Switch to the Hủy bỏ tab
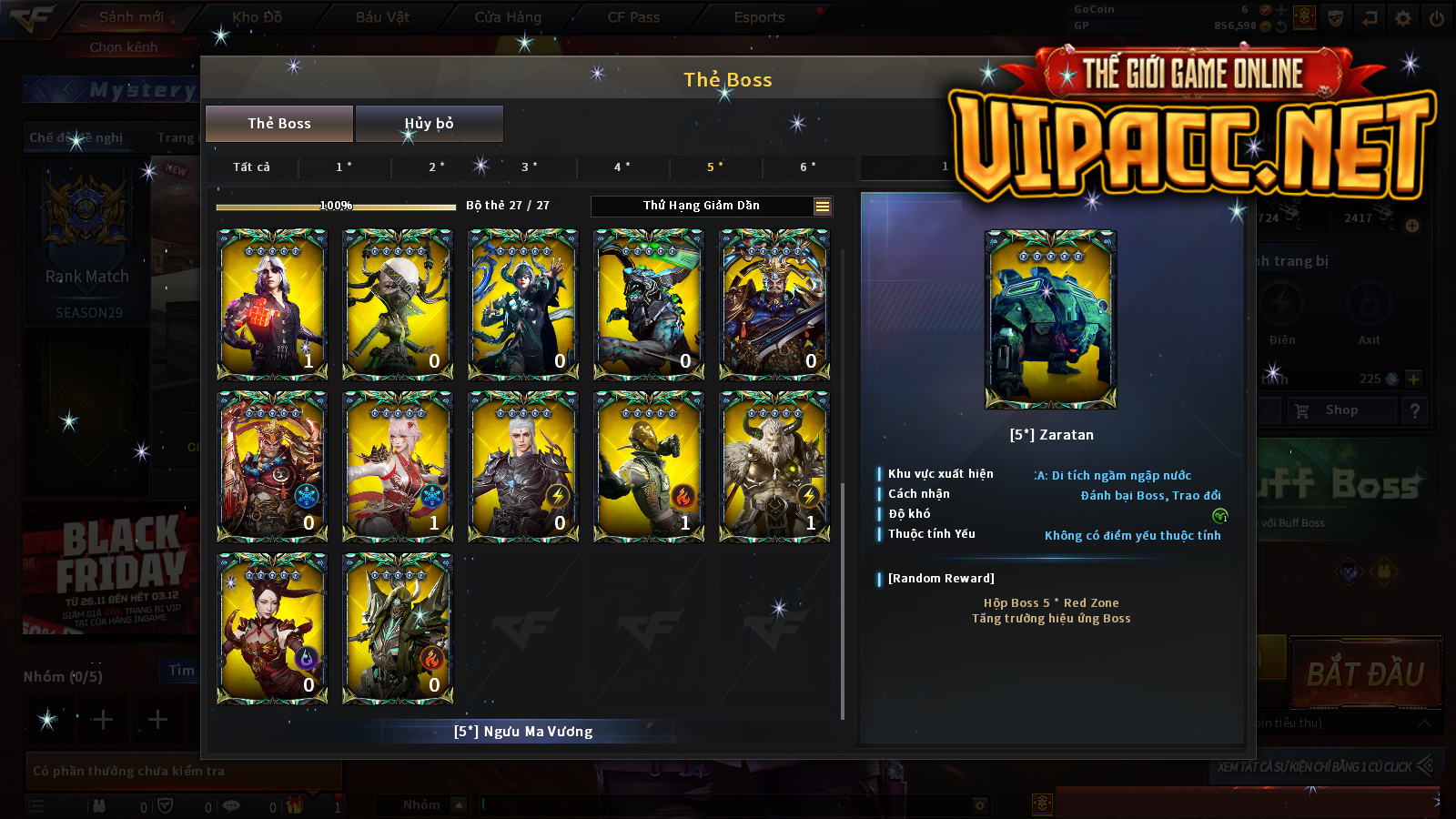 (x=429, y=124)
